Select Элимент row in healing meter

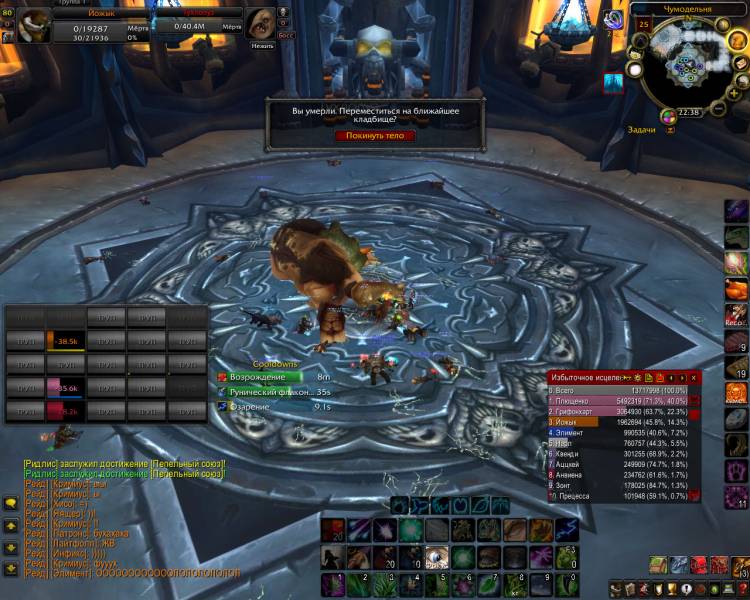tap(618, 433)
